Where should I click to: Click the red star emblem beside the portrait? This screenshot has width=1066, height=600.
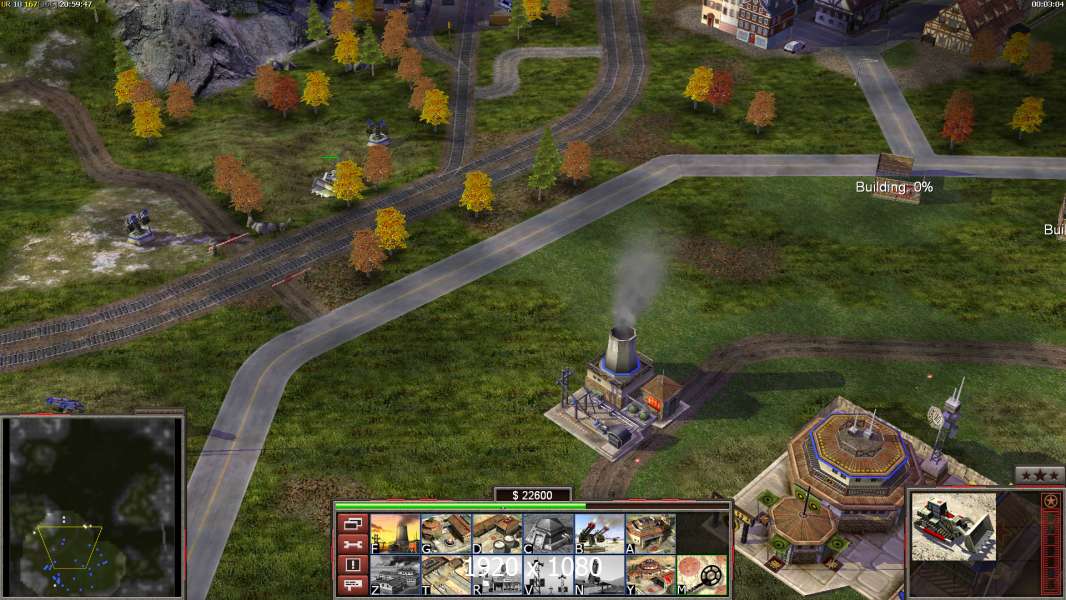coord(1050,500)
